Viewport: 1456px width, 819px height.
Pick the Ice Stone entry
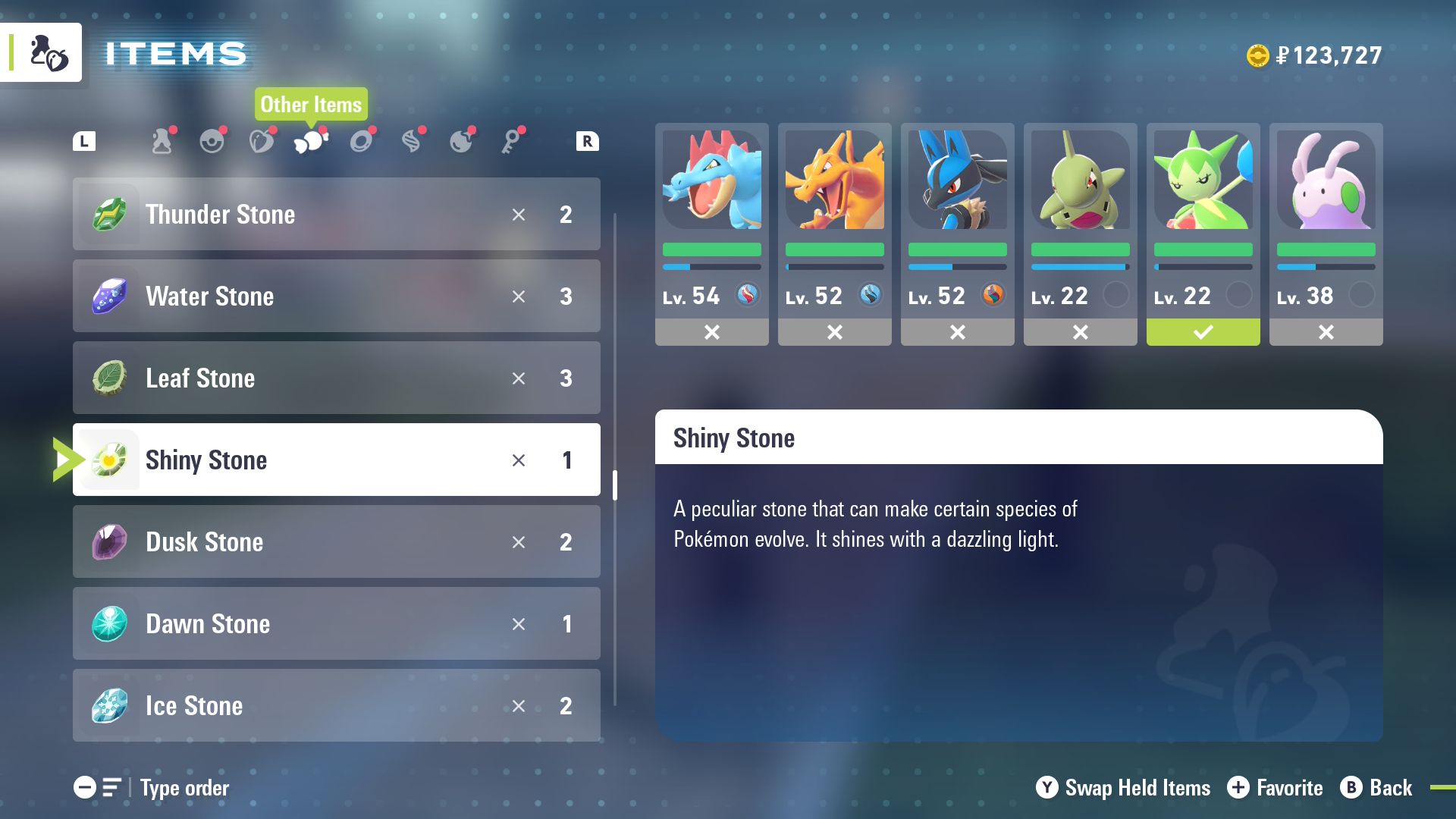tap(336, 706)
